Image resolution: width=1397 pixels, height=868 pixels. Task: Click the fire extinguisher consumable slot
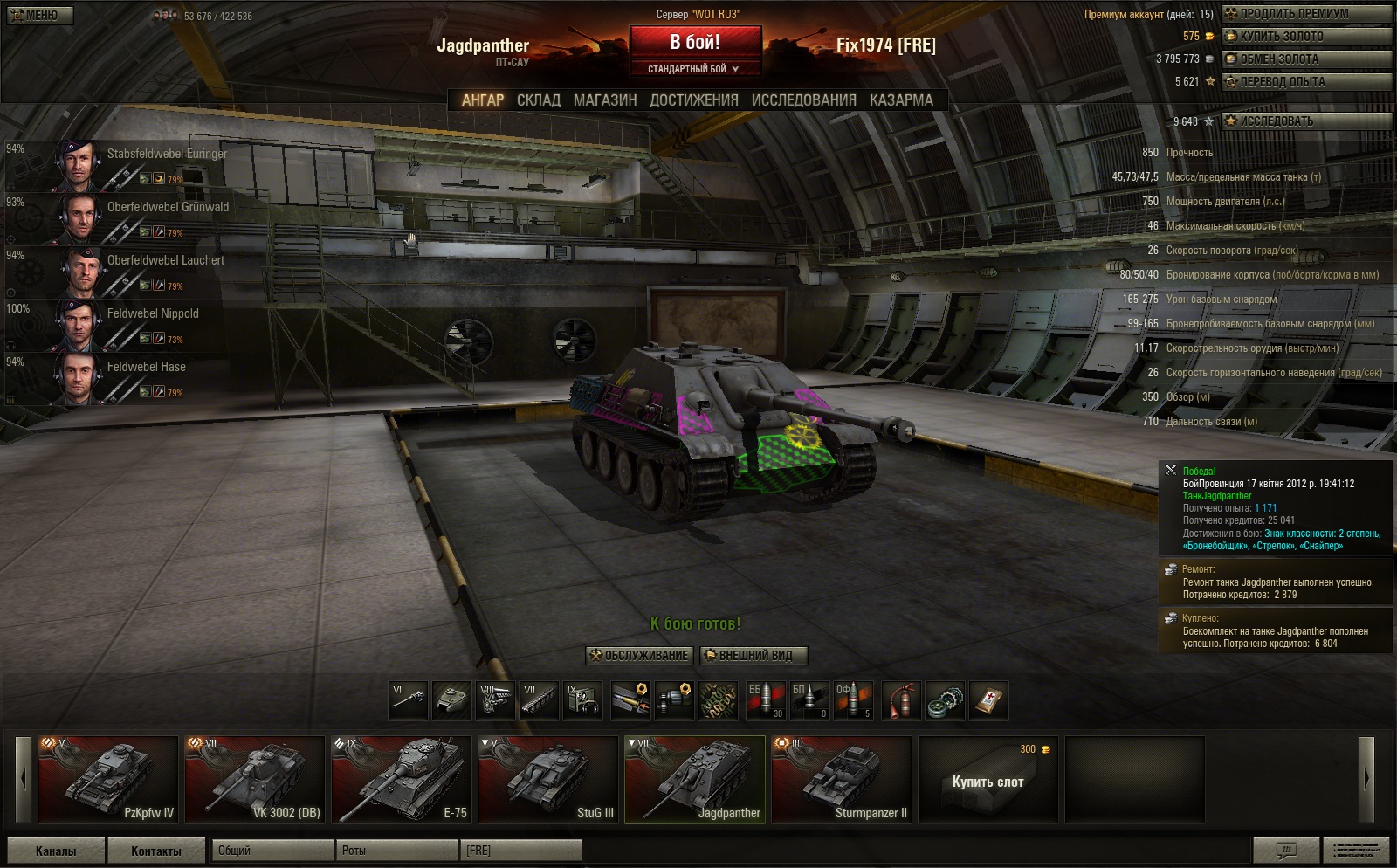(901, 700)
